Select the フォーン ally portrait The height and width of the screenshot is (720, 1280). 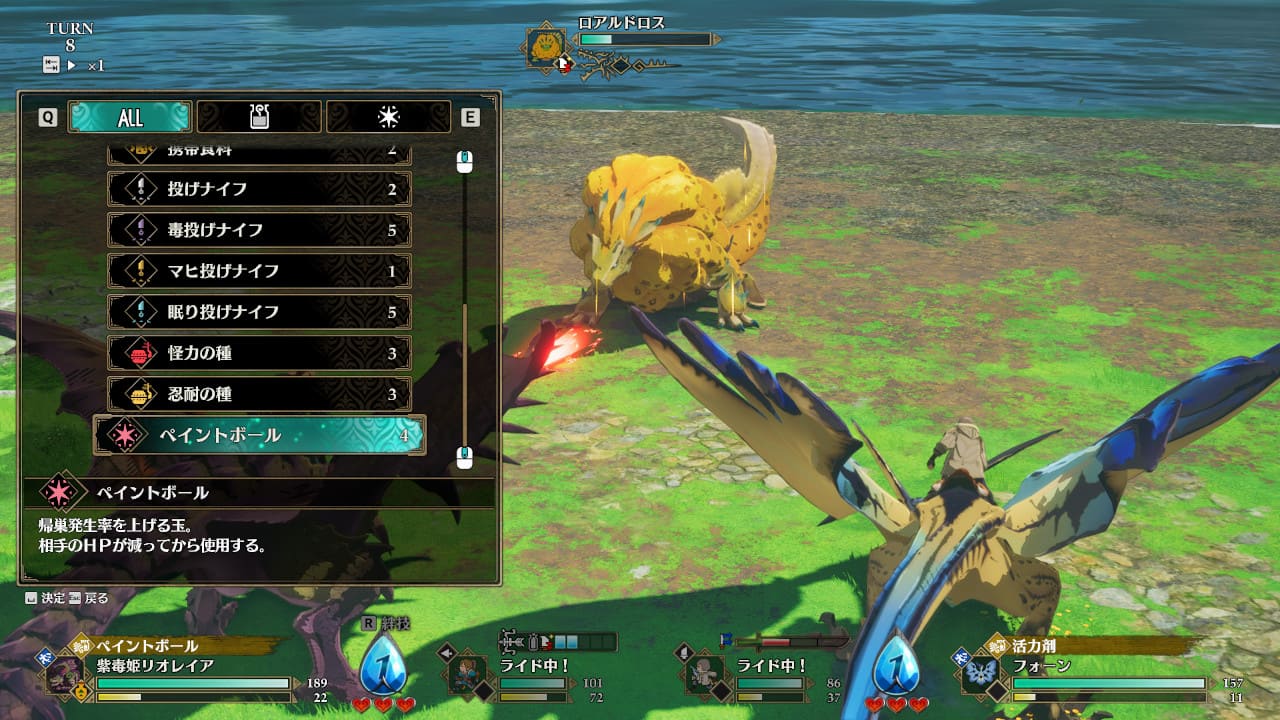pos(980,675)
